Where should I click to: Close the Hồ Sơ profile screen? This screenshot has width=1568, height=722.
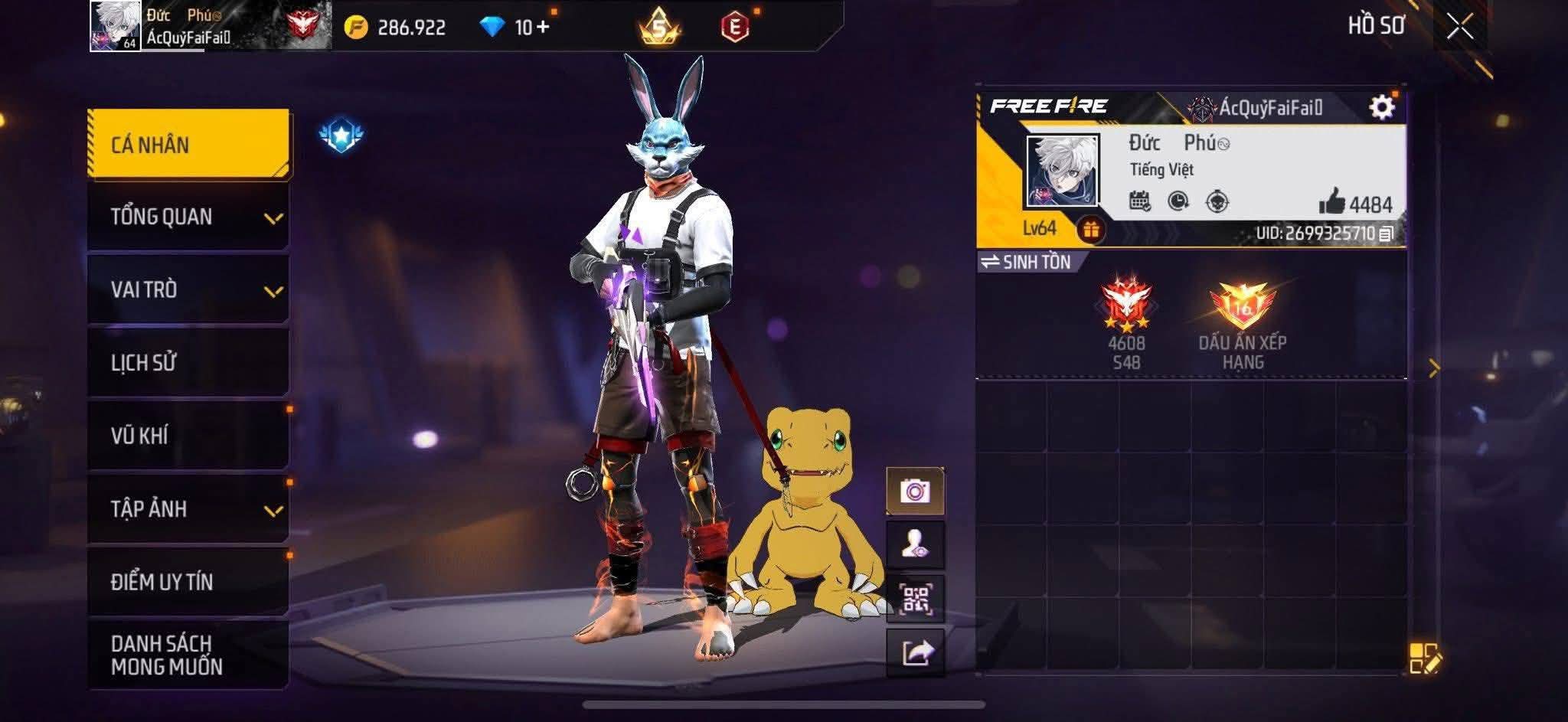pyautogui.click(x=1459, y=27)
